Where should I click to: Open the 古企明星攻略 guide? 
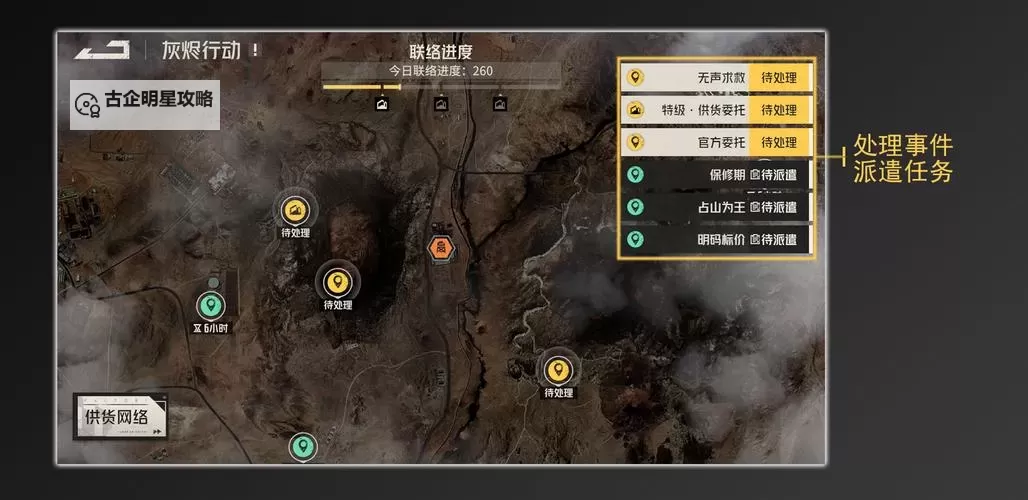point(146,102)
